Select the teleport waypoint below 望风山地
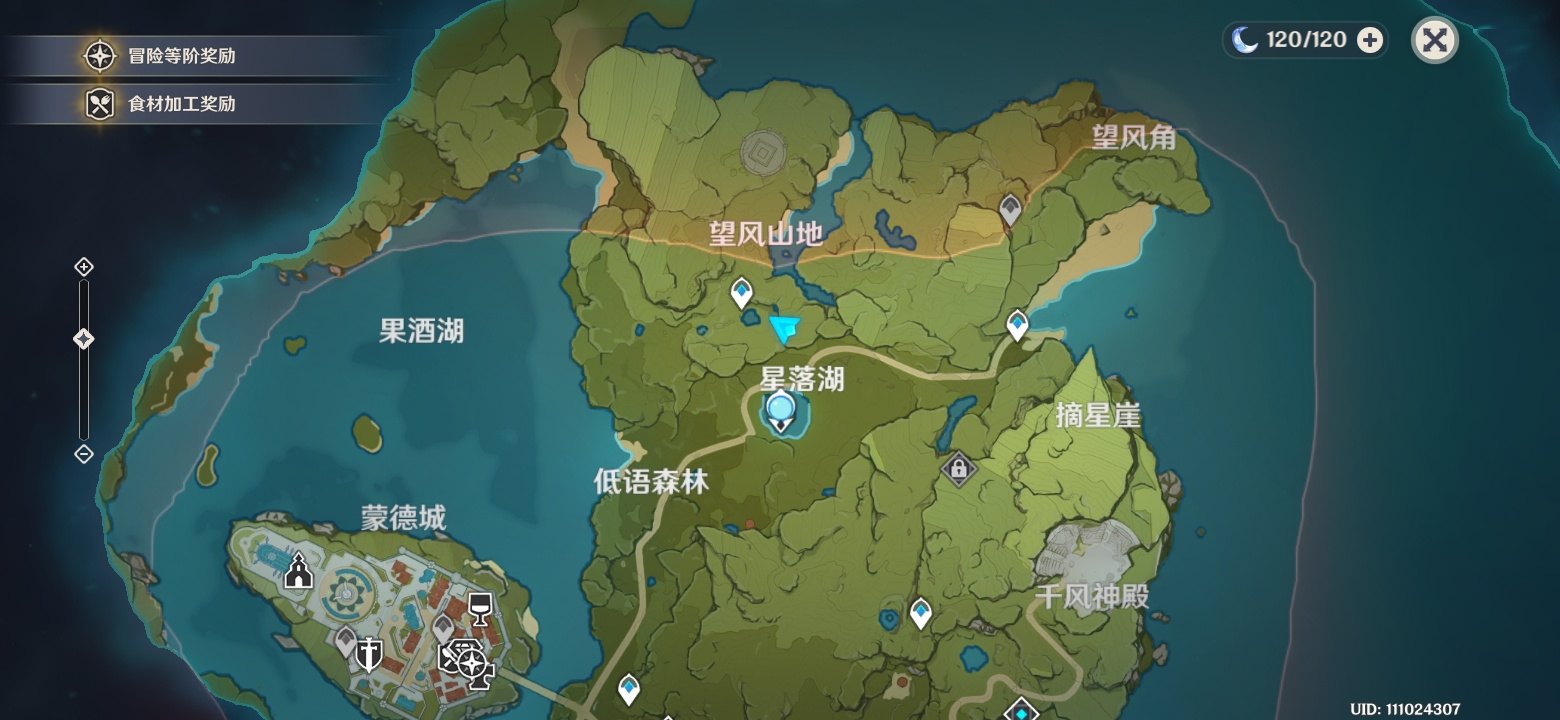Viewport: 1560px width, 720px height. [740, 291]
